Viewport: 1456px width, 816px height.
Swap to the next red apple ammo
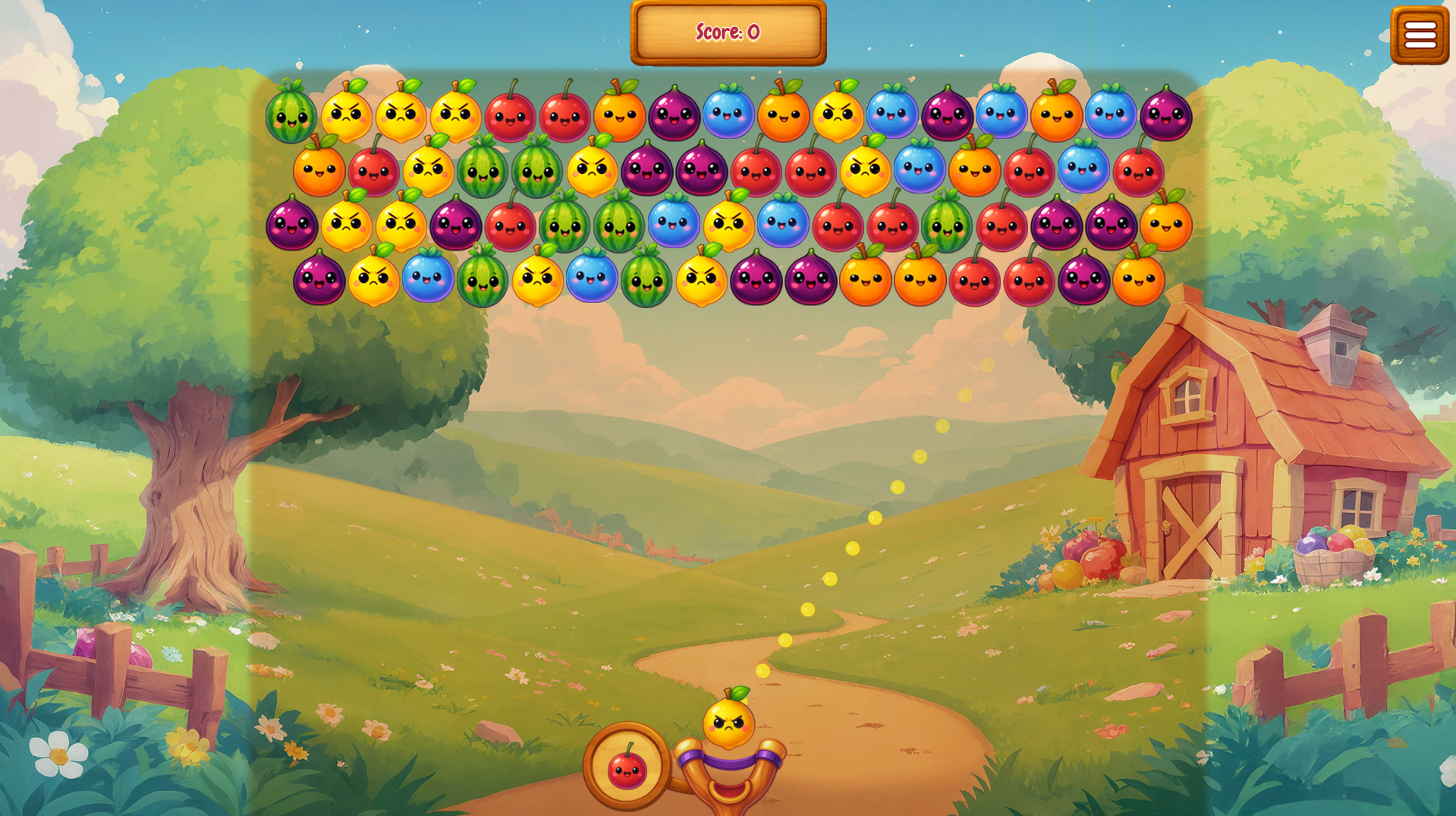pos(627,767)
